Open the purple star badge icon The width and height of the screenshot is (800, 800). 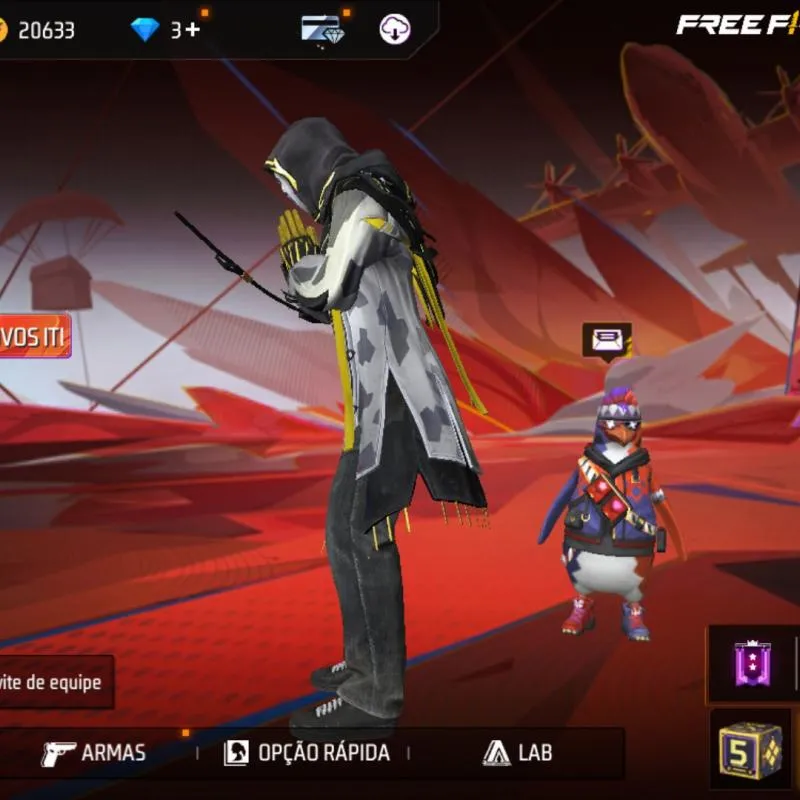pyautogui.click(x=748, y=663)
